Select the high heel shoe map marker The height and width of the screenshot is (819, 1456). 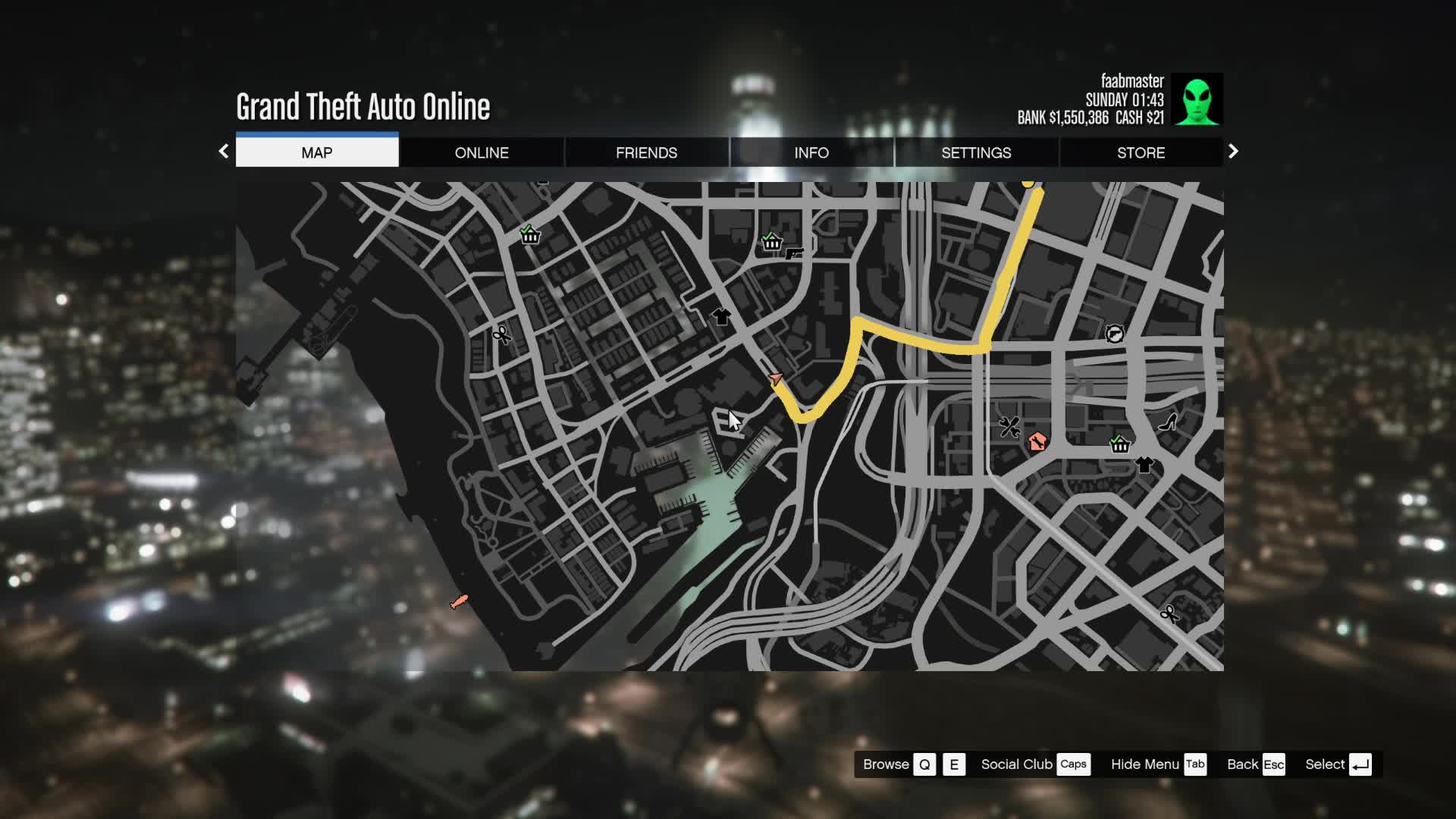1168,422
